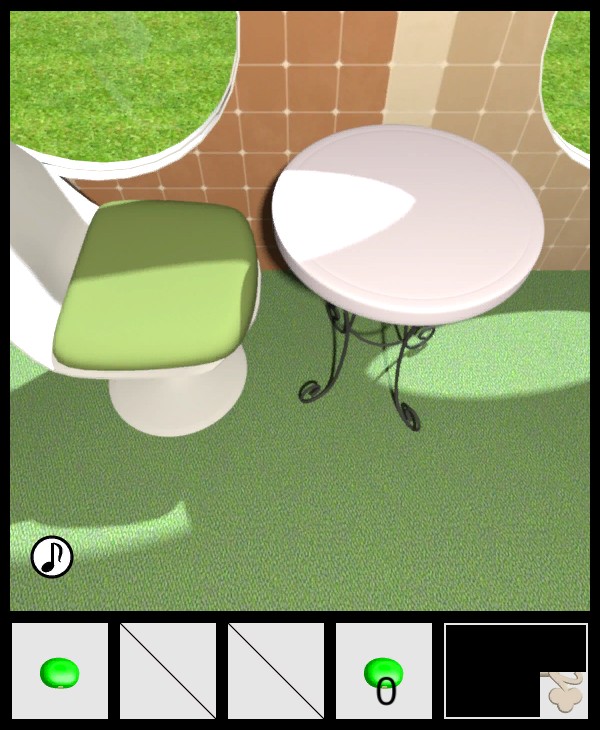The image size is (600, 730).
Task: Select the green bean inventory slot without a number
Action: point(60,671)
